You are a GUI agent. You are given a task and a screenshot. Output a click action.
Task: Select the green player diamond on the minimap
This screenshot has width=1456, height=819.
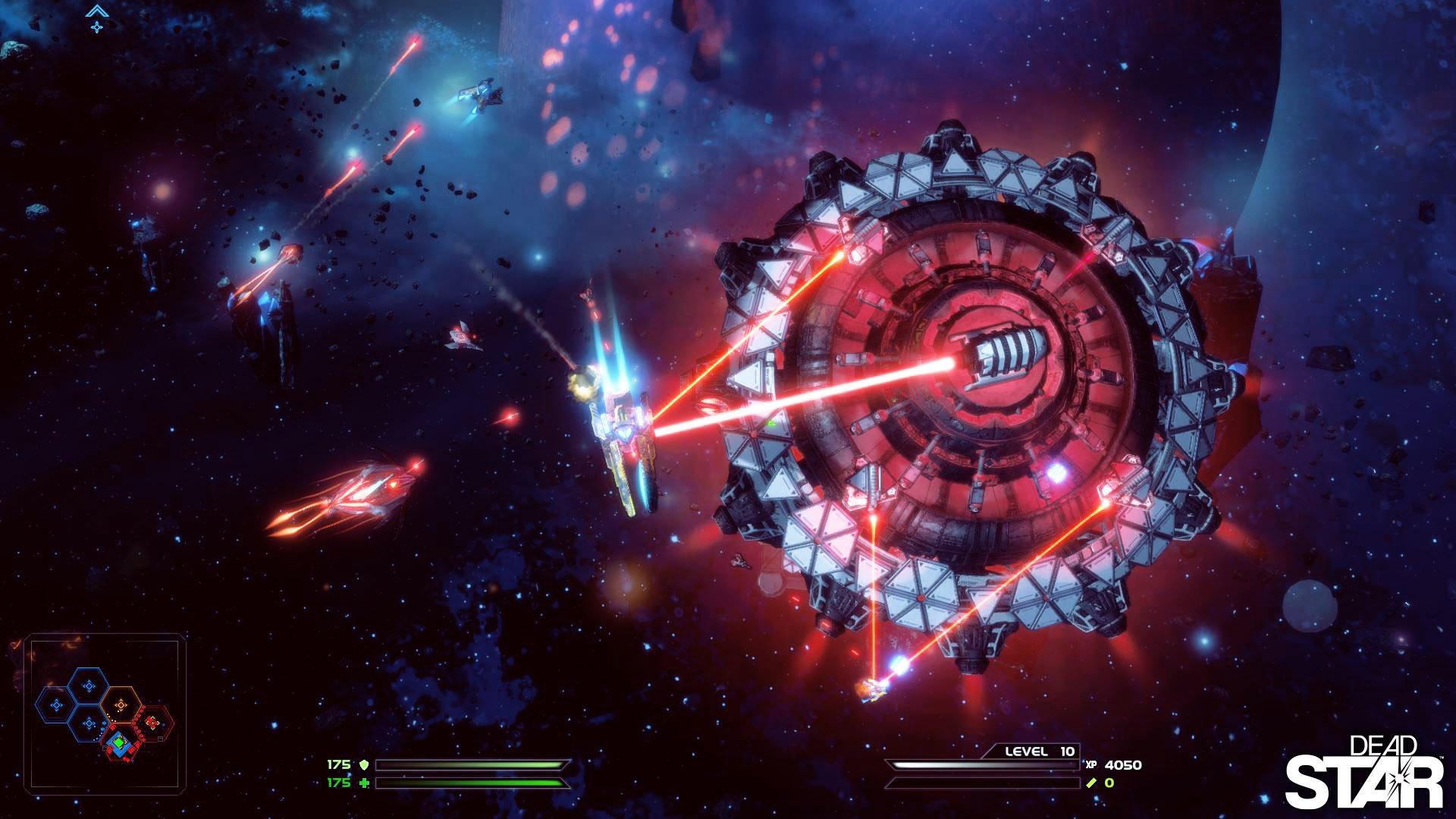119,742
